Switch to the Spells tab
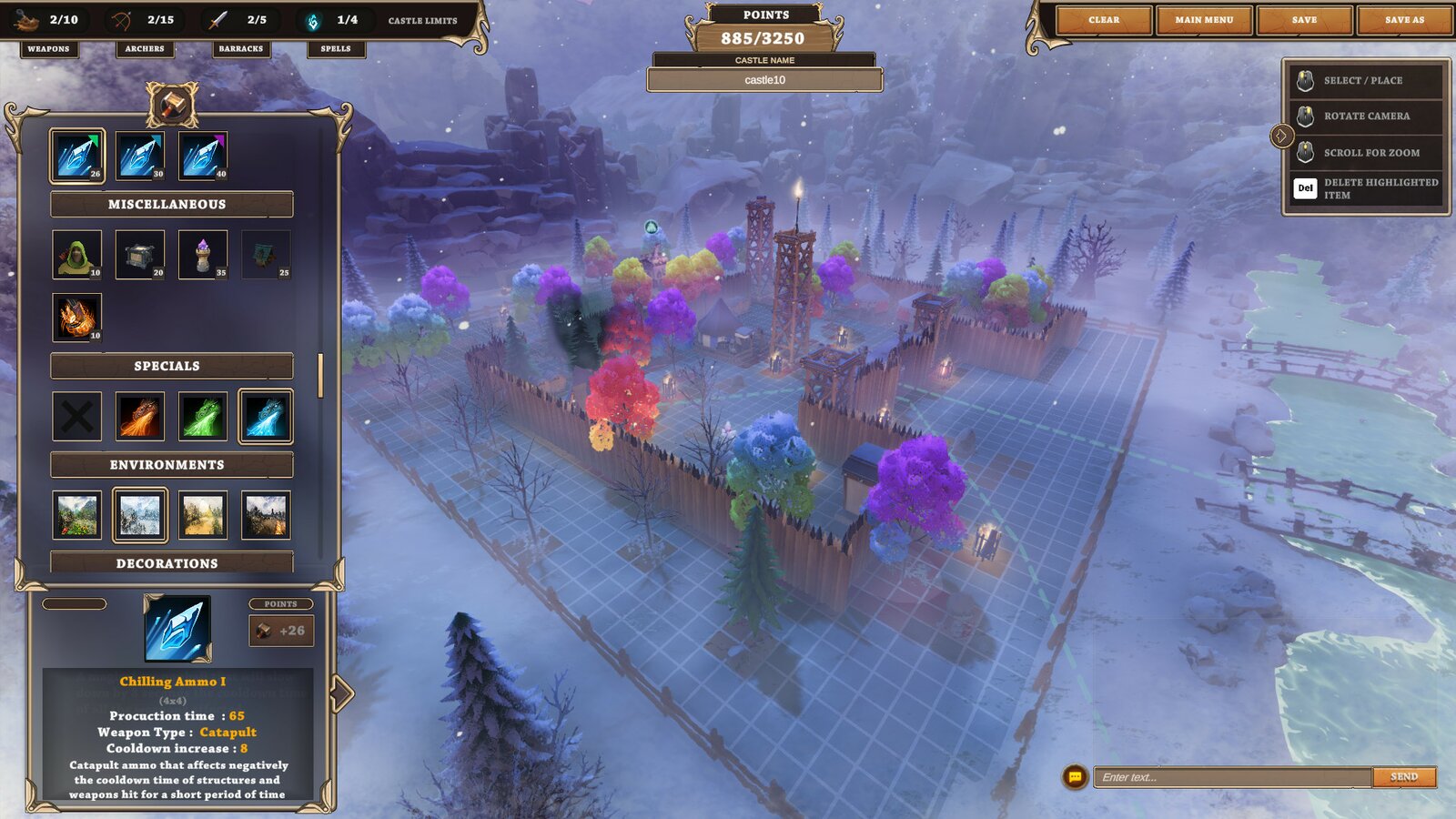Image resolution: width=1456 pixels, height=819 pixels. 336,48
